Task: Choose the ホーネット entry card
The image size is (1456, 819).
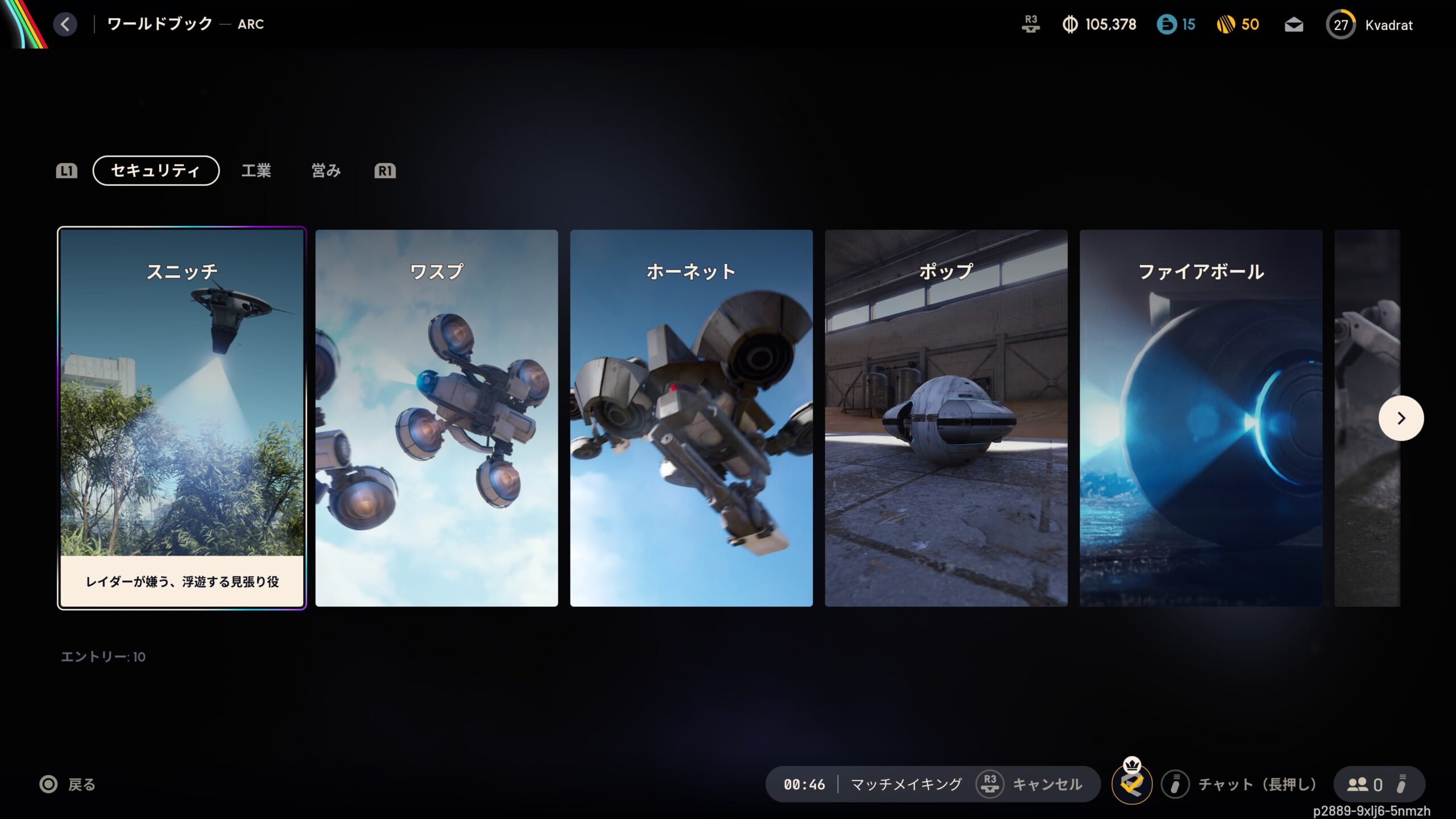Action: [x=691, y=418]
